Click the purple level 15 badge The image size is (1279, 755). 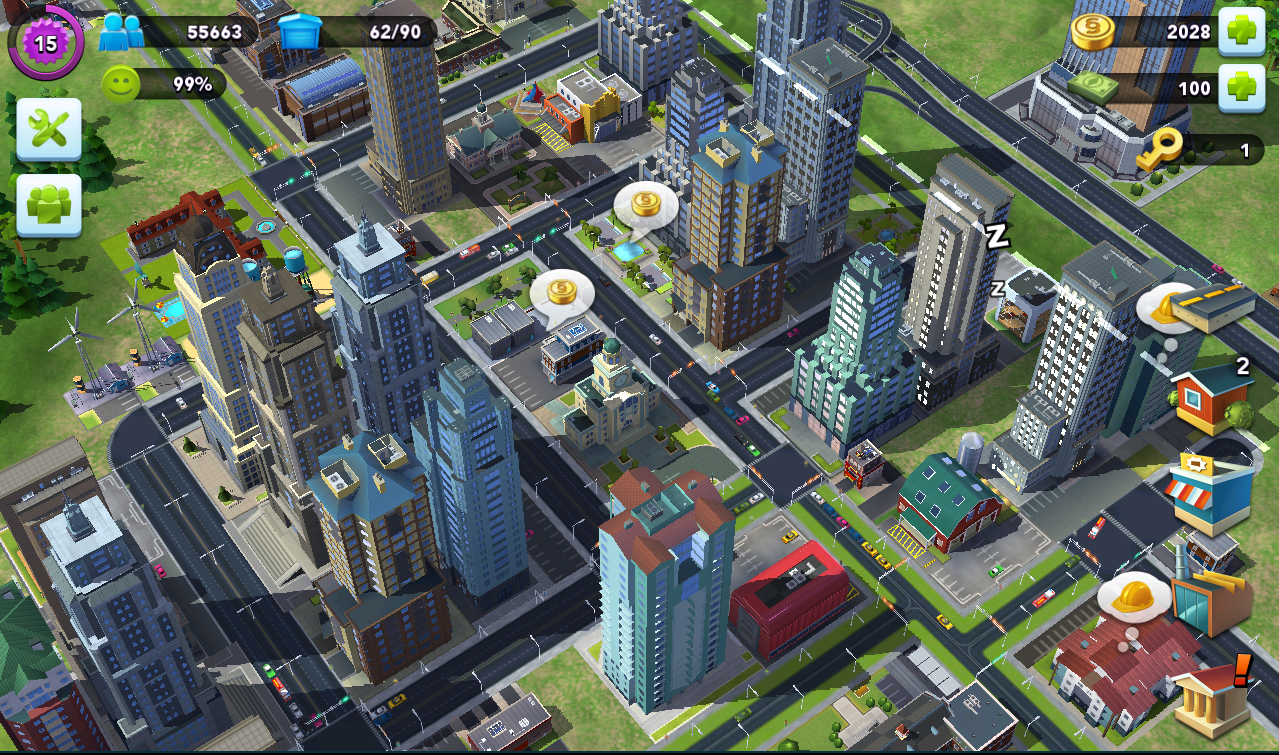pyautogui.click(x=46, y=42)
